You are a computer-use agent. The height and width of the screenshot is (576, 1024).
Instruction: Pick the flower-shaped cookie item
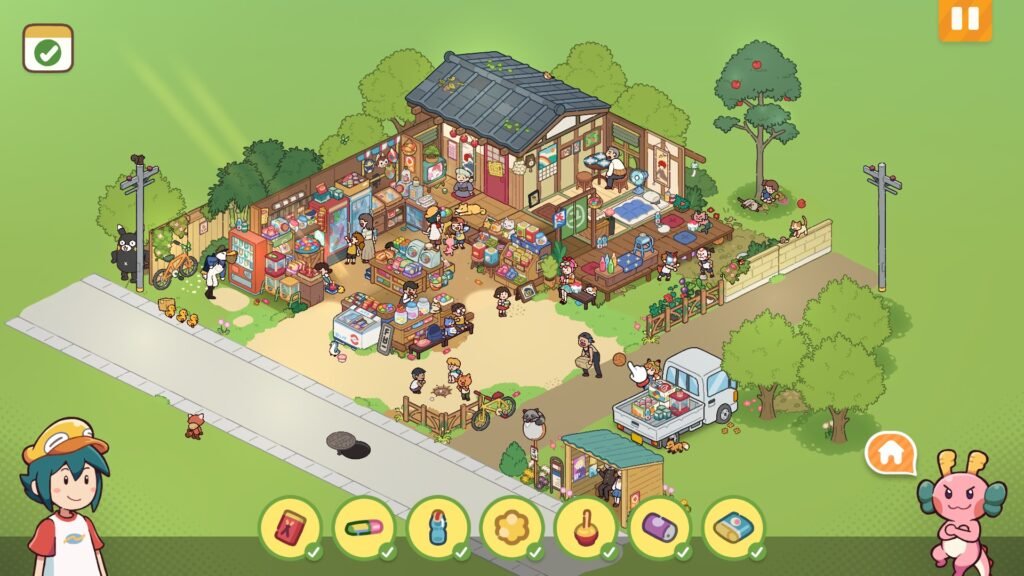pos(511,527)
